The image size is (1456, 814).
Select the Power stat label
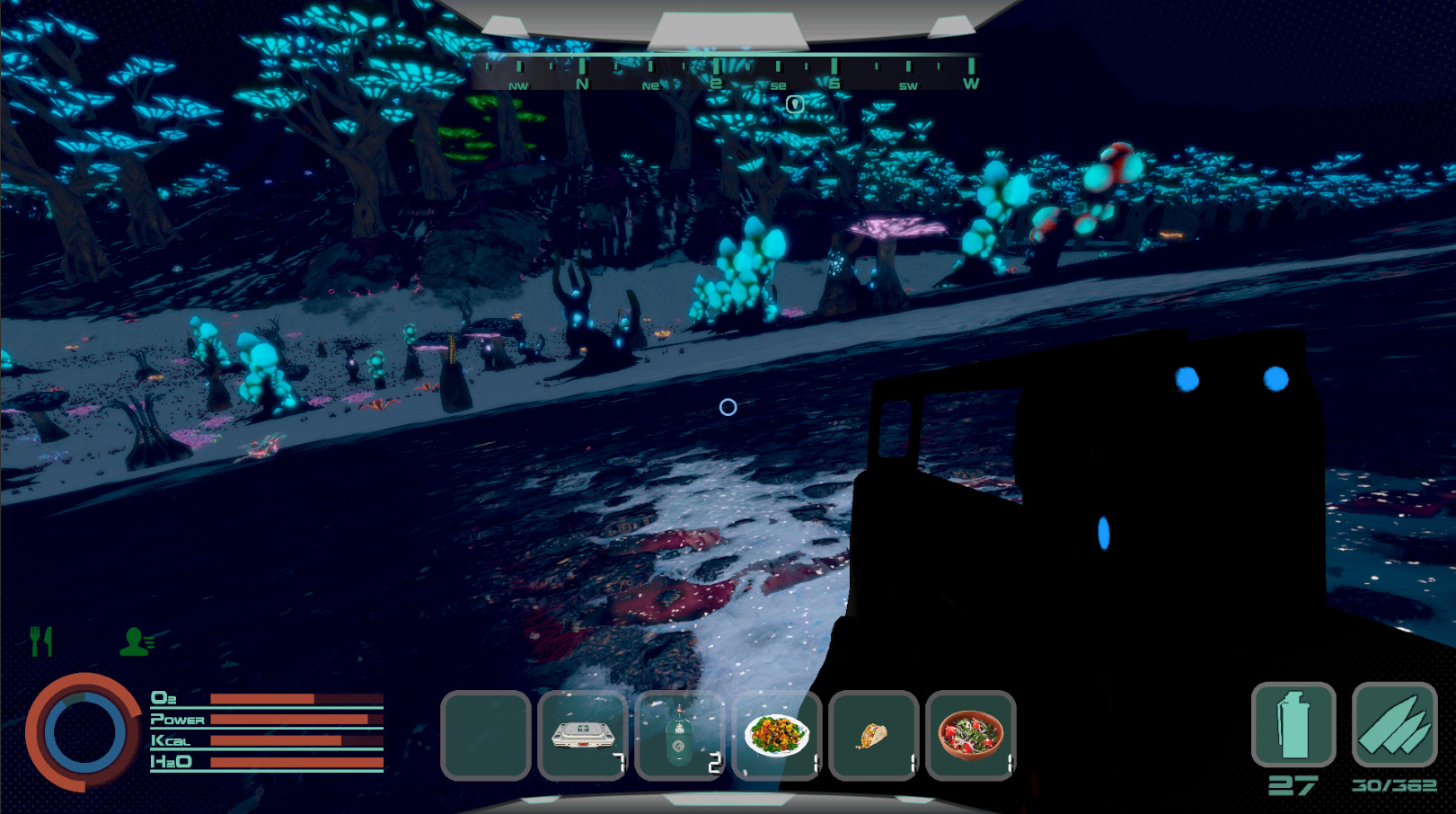tap(176, 720)
